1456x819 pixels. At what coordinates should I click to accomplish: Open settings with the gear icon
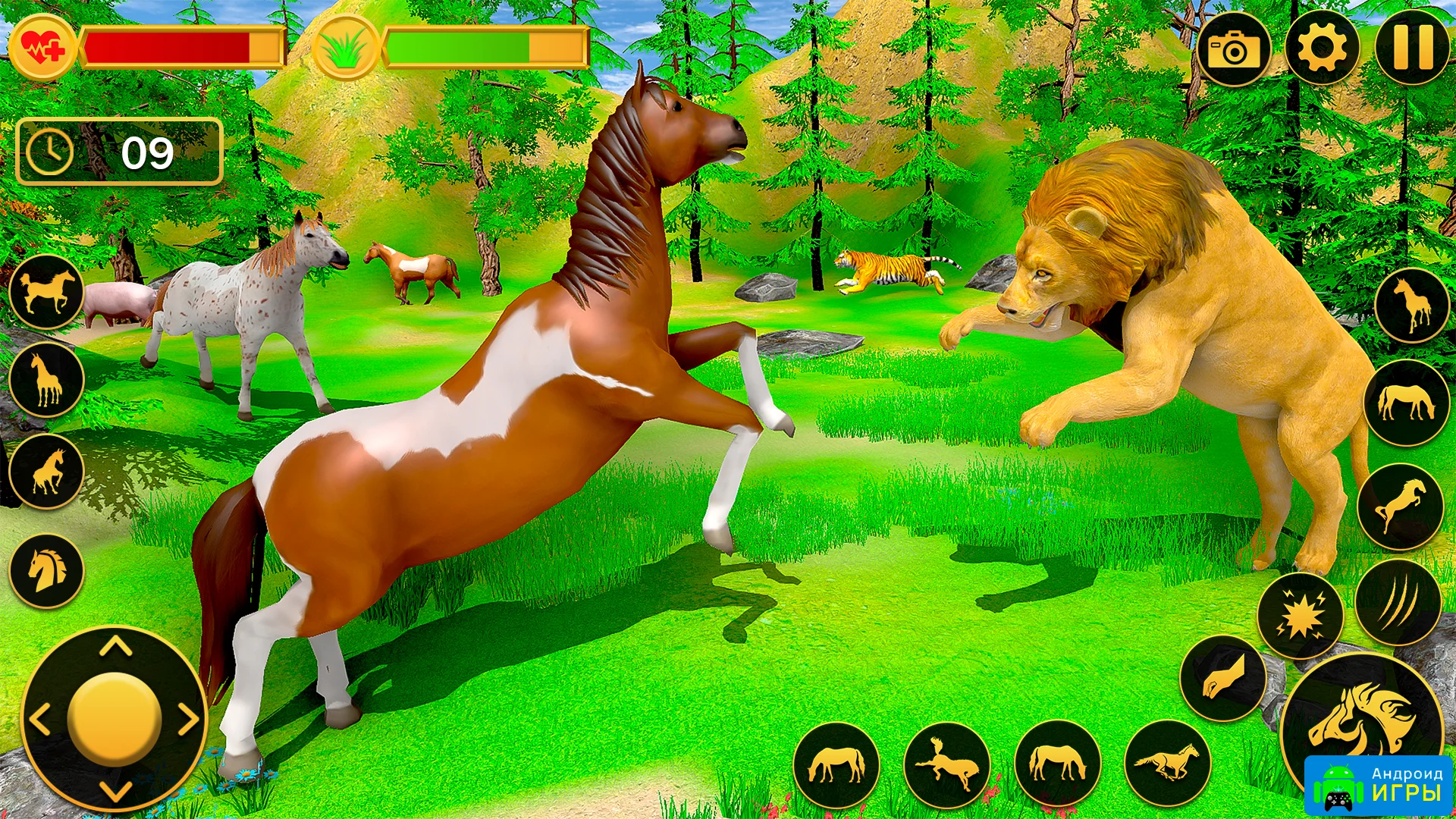[x=1322, y=49]
